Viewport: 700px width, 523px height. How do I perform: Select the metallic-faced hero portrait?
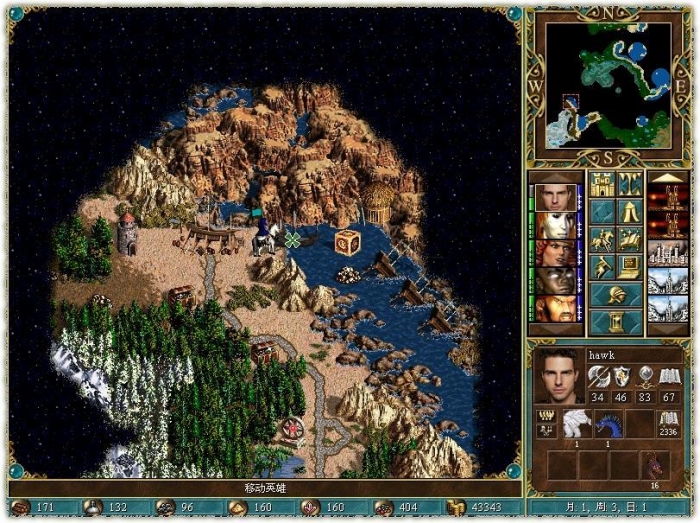(x=554, y=280)
